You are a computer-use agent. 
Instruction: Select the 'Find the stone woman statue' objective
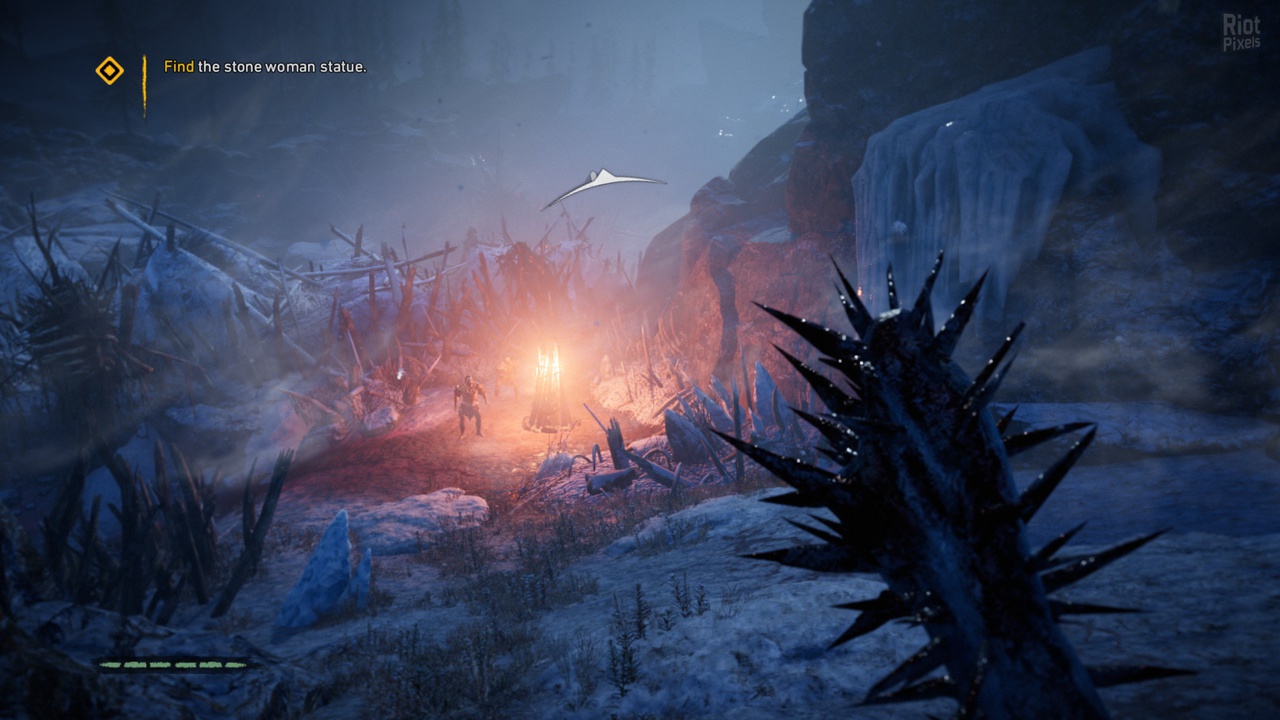(265, 67)
